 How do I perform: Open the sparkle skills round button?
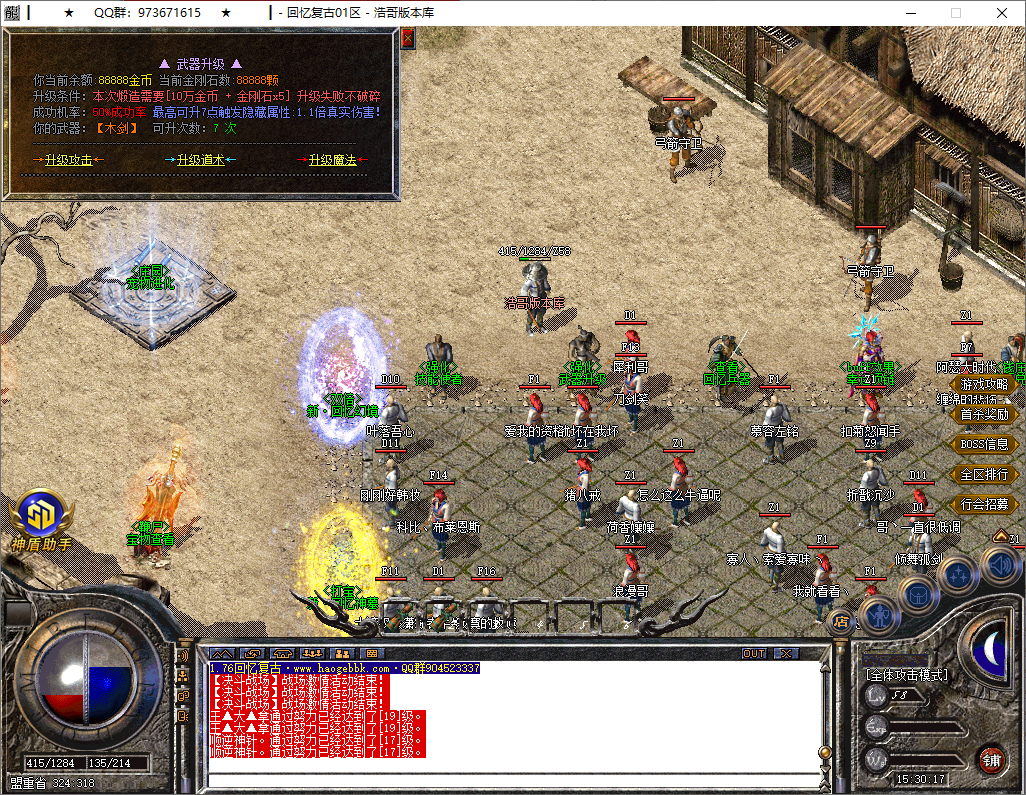point(958,577)
